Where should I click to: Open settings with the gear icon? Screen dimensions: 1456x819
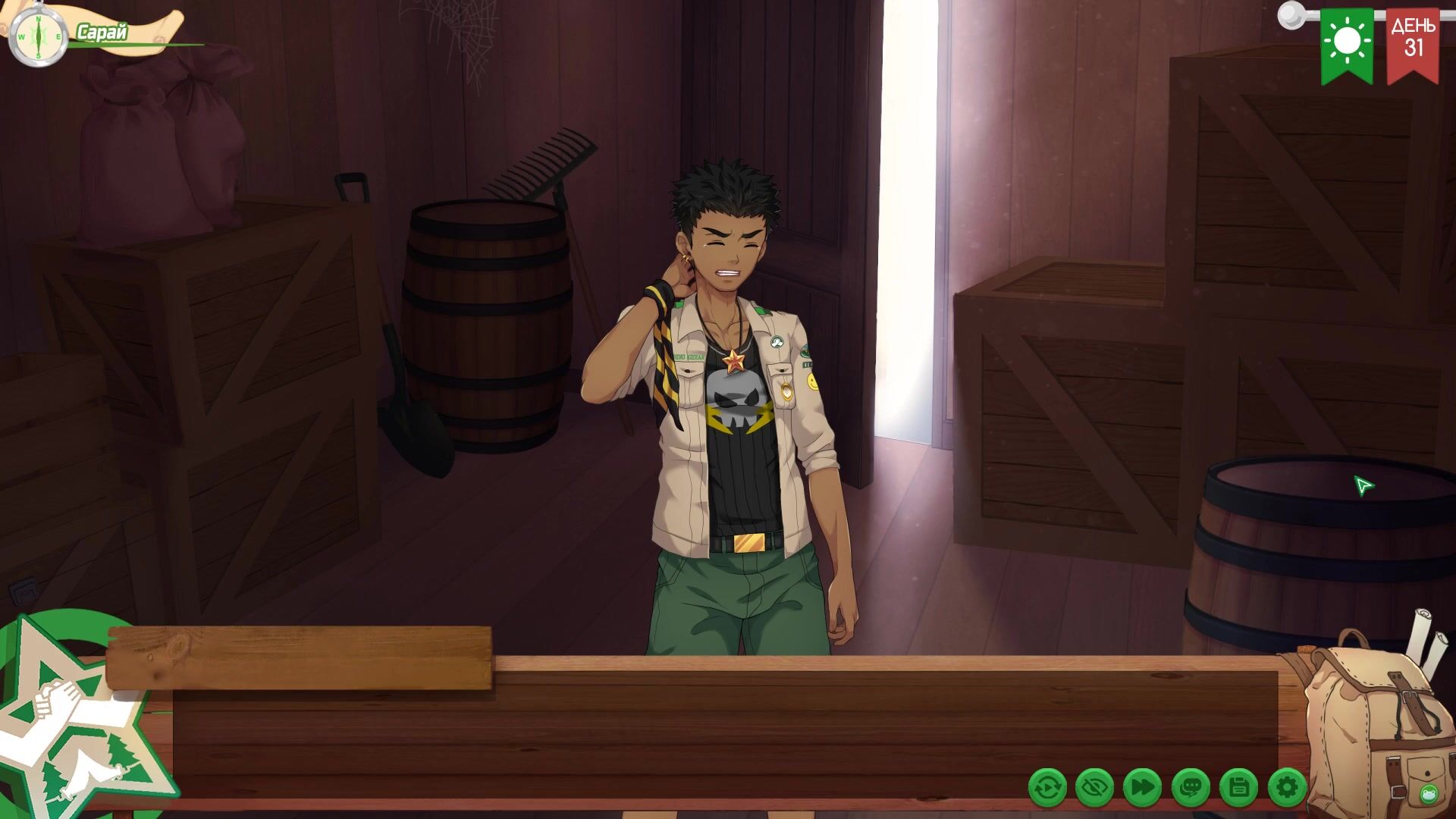(1287, 788)
